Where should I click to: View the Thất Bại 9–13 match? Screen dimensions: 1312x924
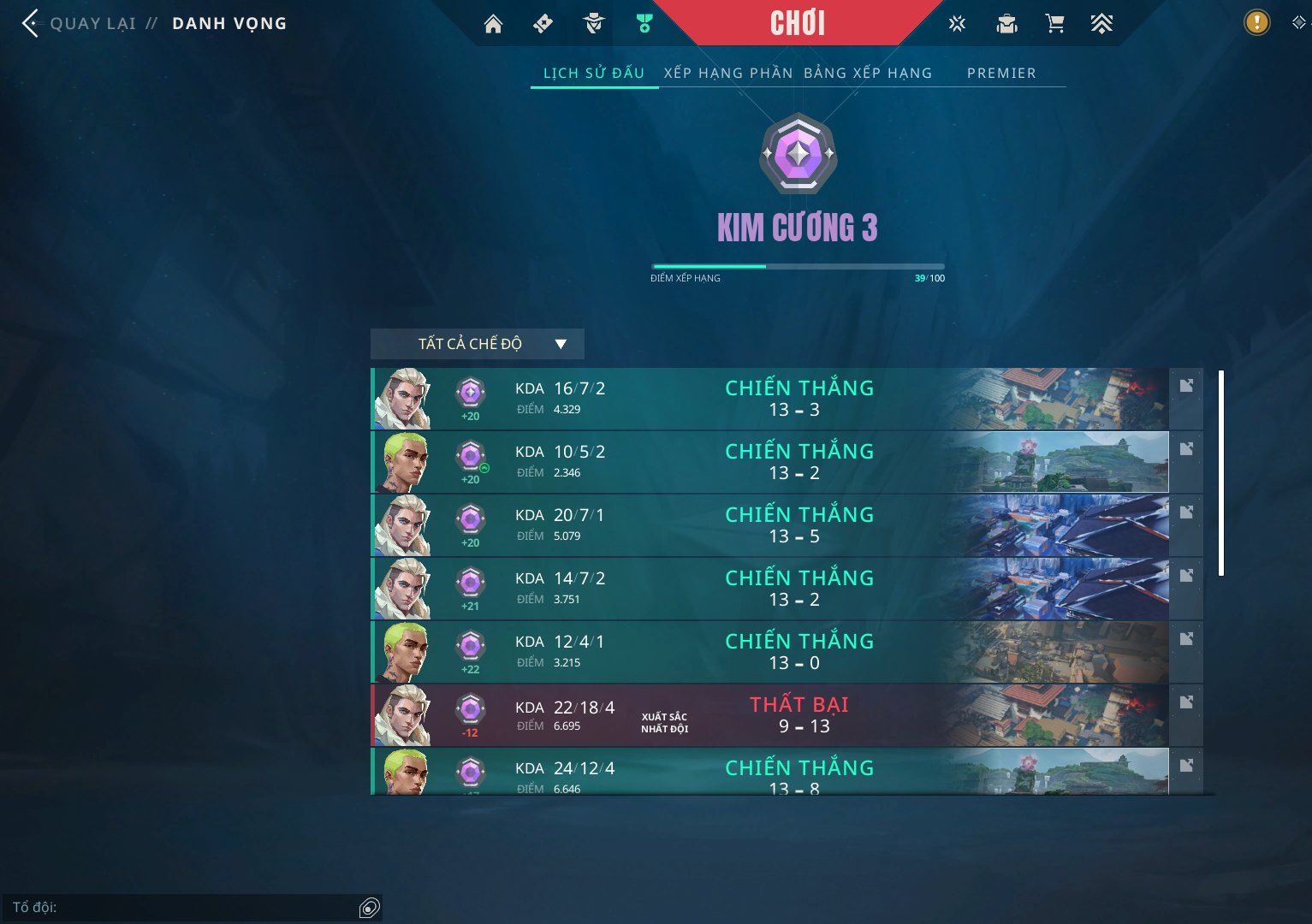(x=770, y=715)
